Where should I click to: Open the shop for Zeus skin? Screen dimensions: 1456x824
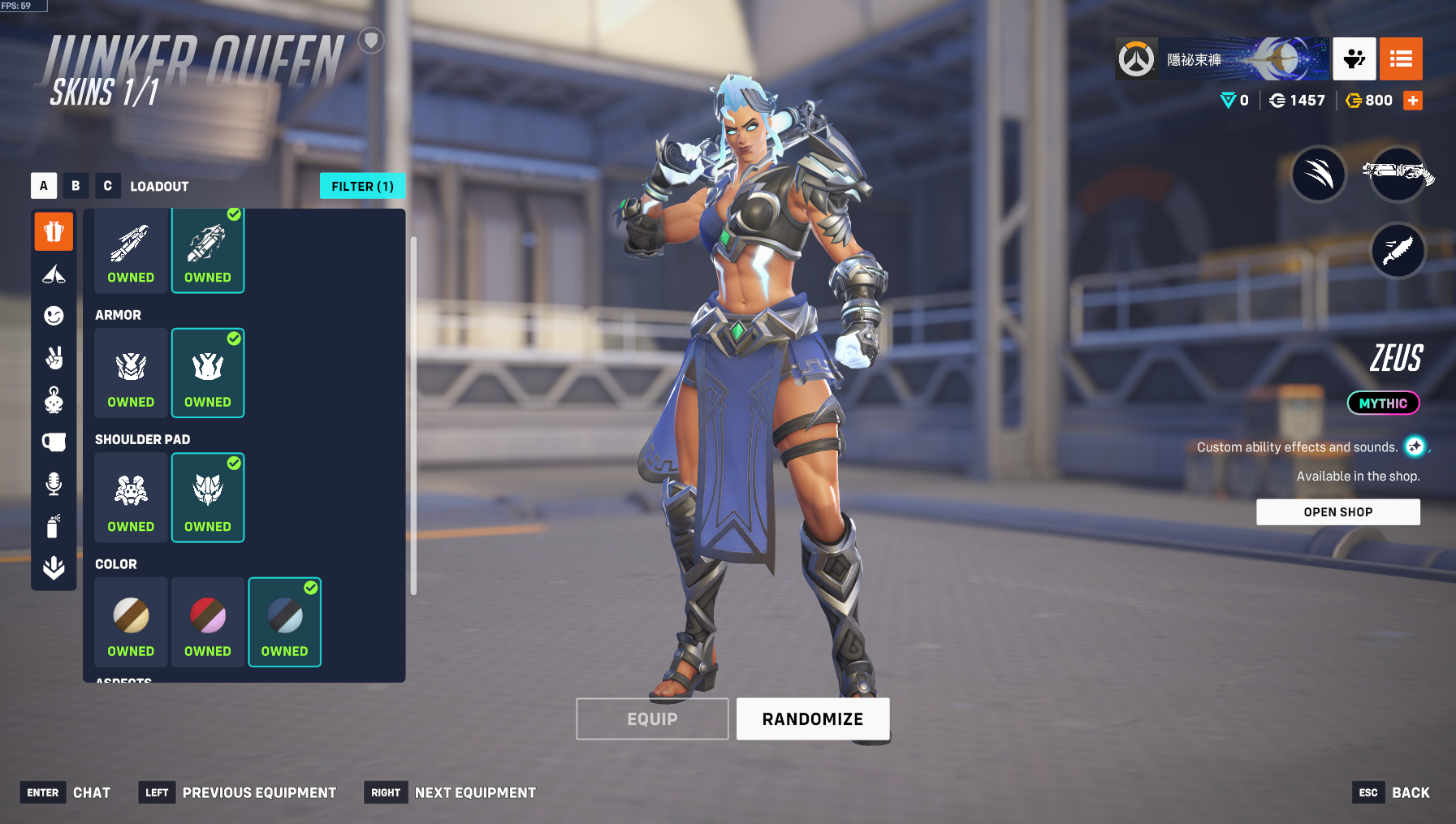[x=1337, y=512]
